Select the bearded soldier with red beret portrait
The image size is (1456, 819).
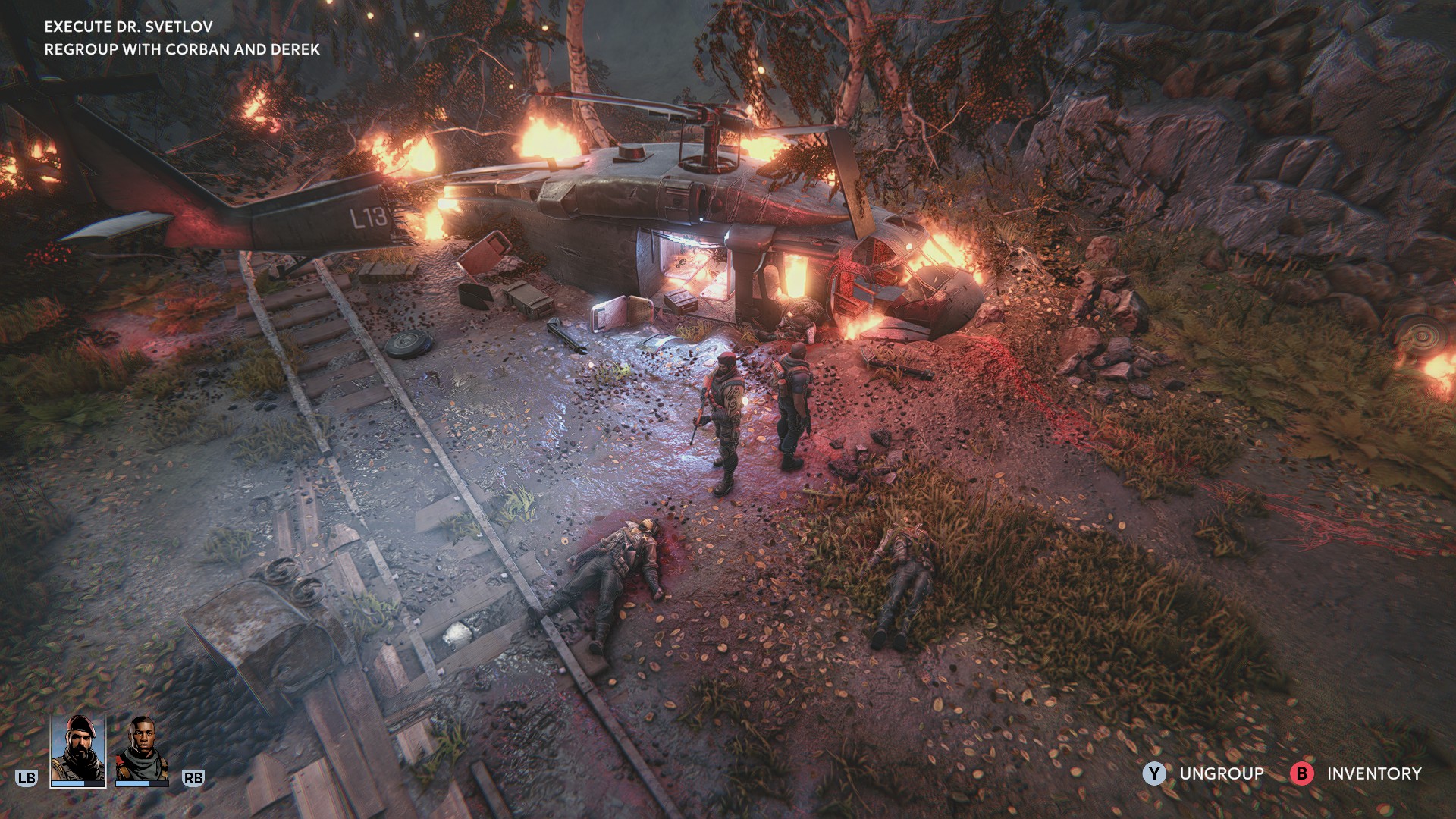point(78,749)
